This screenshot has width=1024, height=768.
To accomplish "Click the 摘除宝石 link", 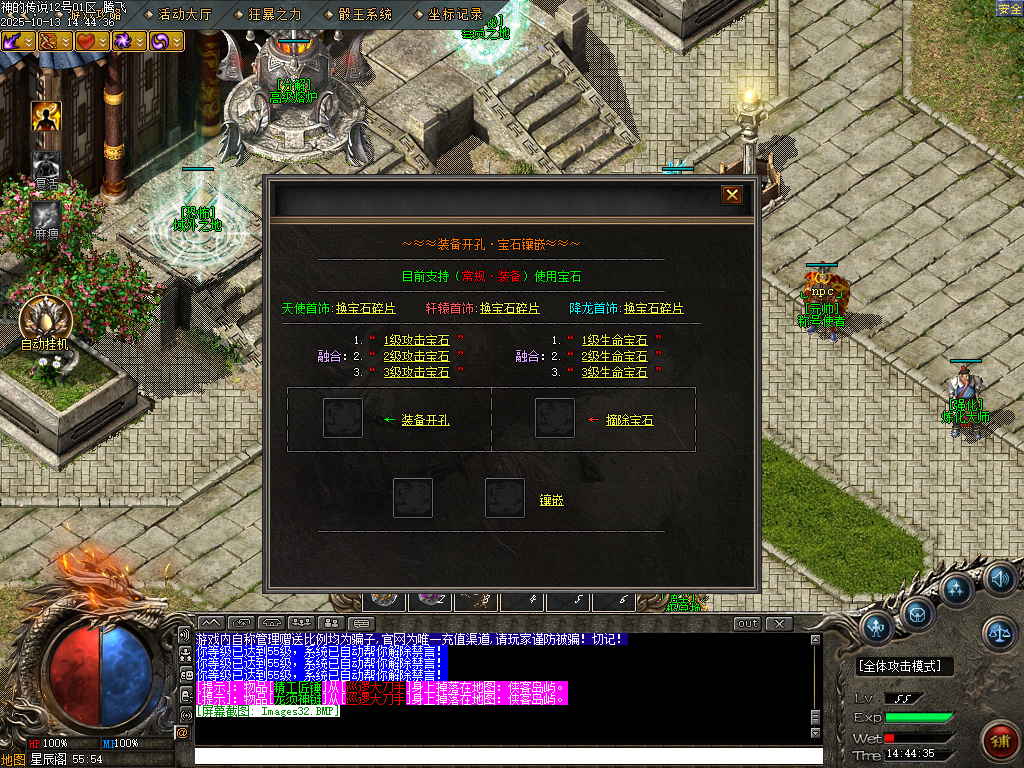I will pos(629,421).
